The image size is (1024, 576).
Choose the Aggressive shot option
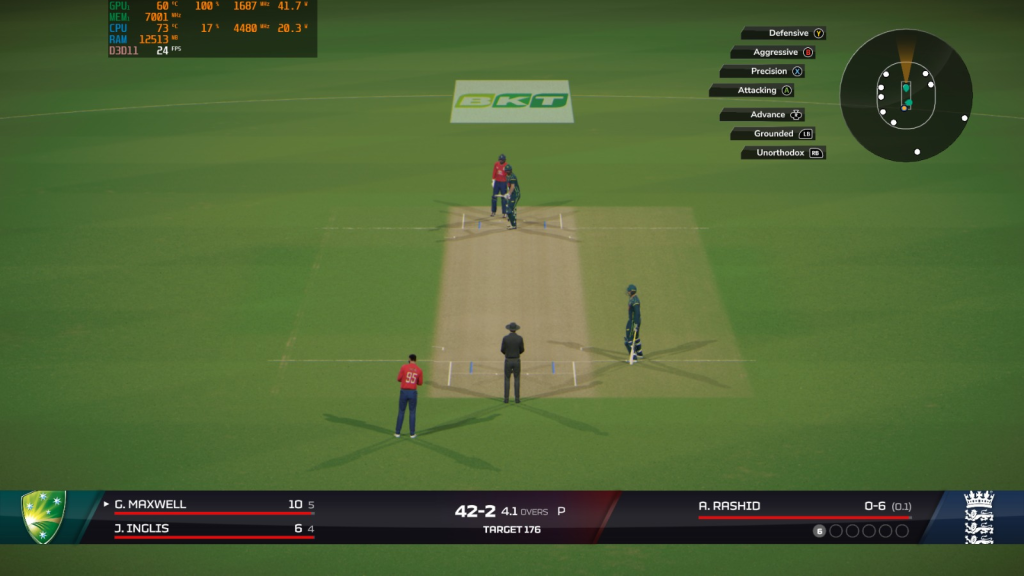click(x=776, y=52)
